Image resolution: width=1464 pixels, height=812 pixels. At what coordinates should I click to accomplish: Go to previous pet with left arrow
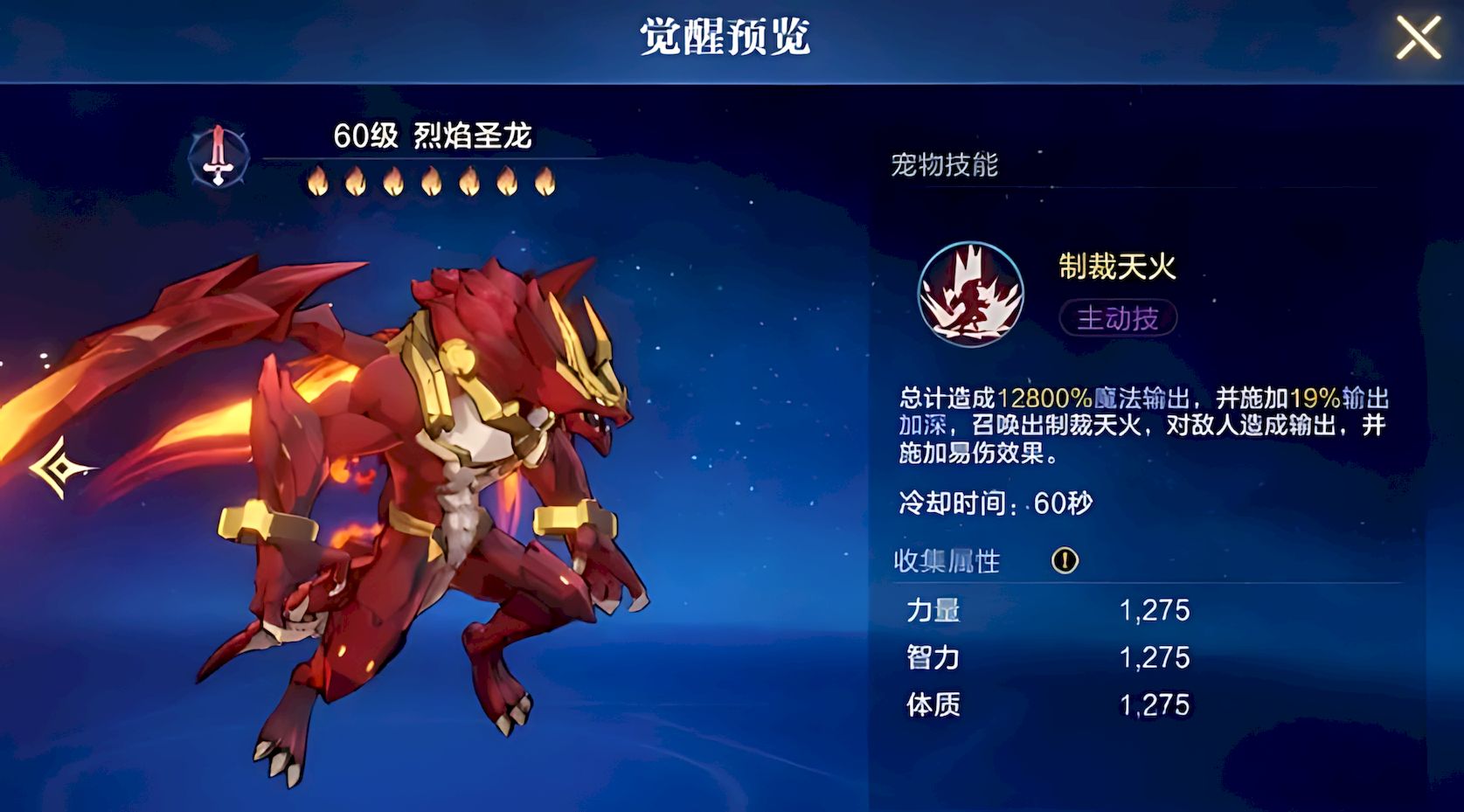(x=59, y=468)
